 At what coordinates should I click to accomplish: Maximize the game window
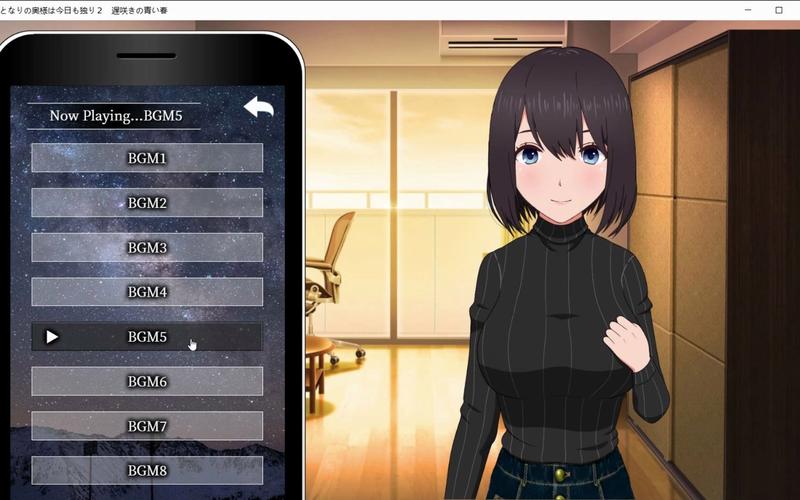[779, 9]
